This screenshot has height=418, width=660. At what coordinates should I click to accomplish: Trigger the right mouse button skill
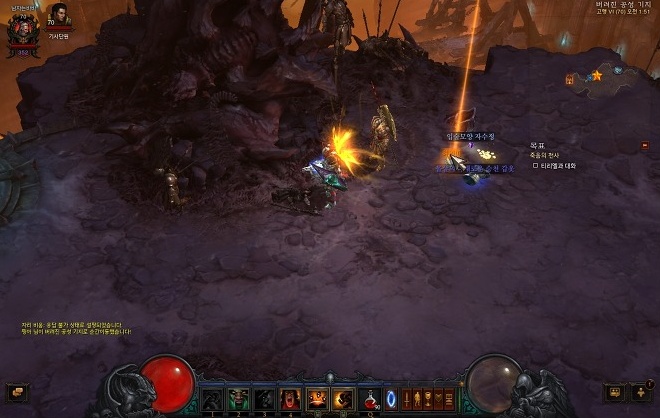(343, 399)
